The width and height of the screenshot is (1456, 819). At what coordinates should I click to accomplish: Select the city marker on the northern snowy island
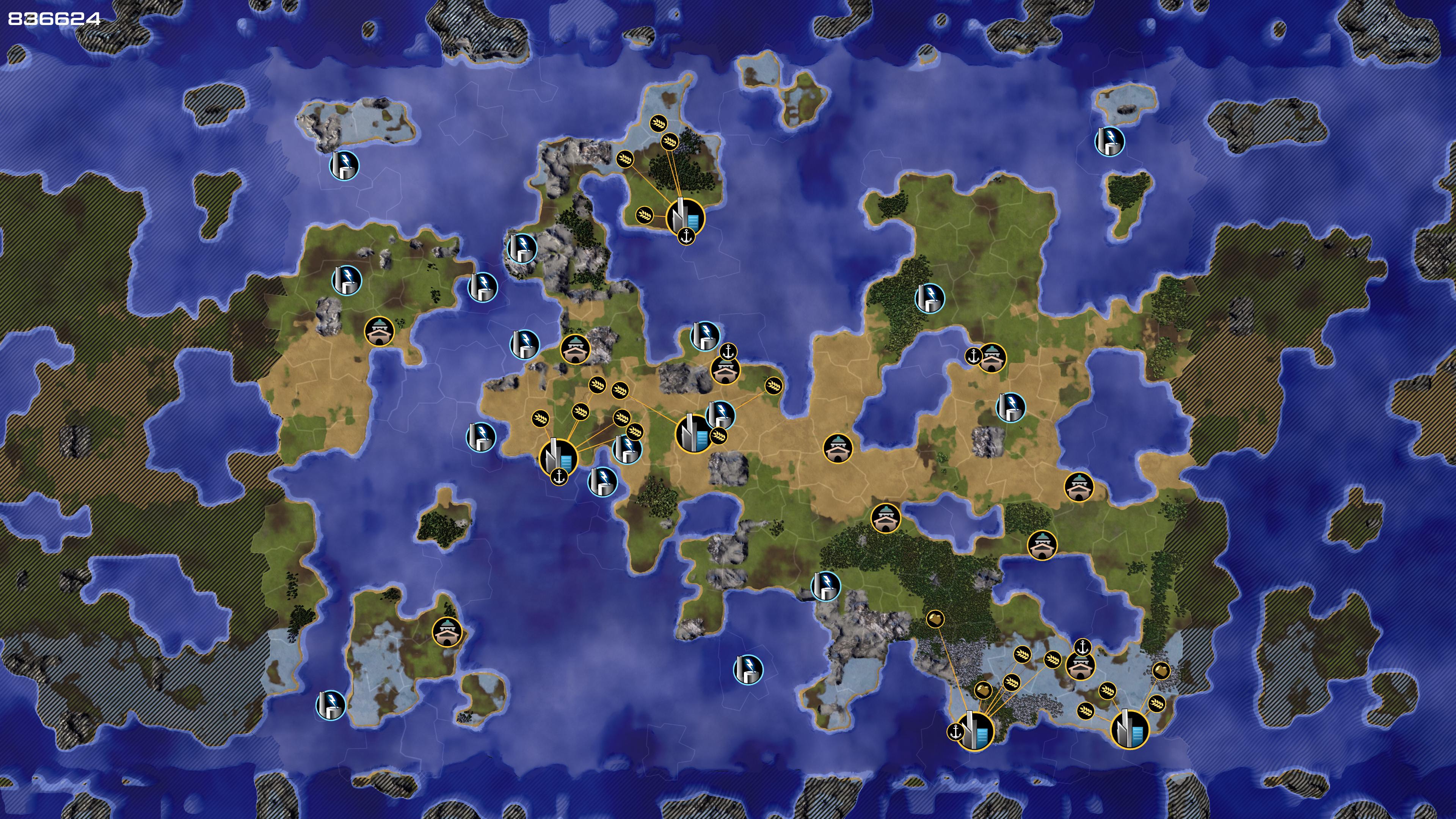click(685, 217)
